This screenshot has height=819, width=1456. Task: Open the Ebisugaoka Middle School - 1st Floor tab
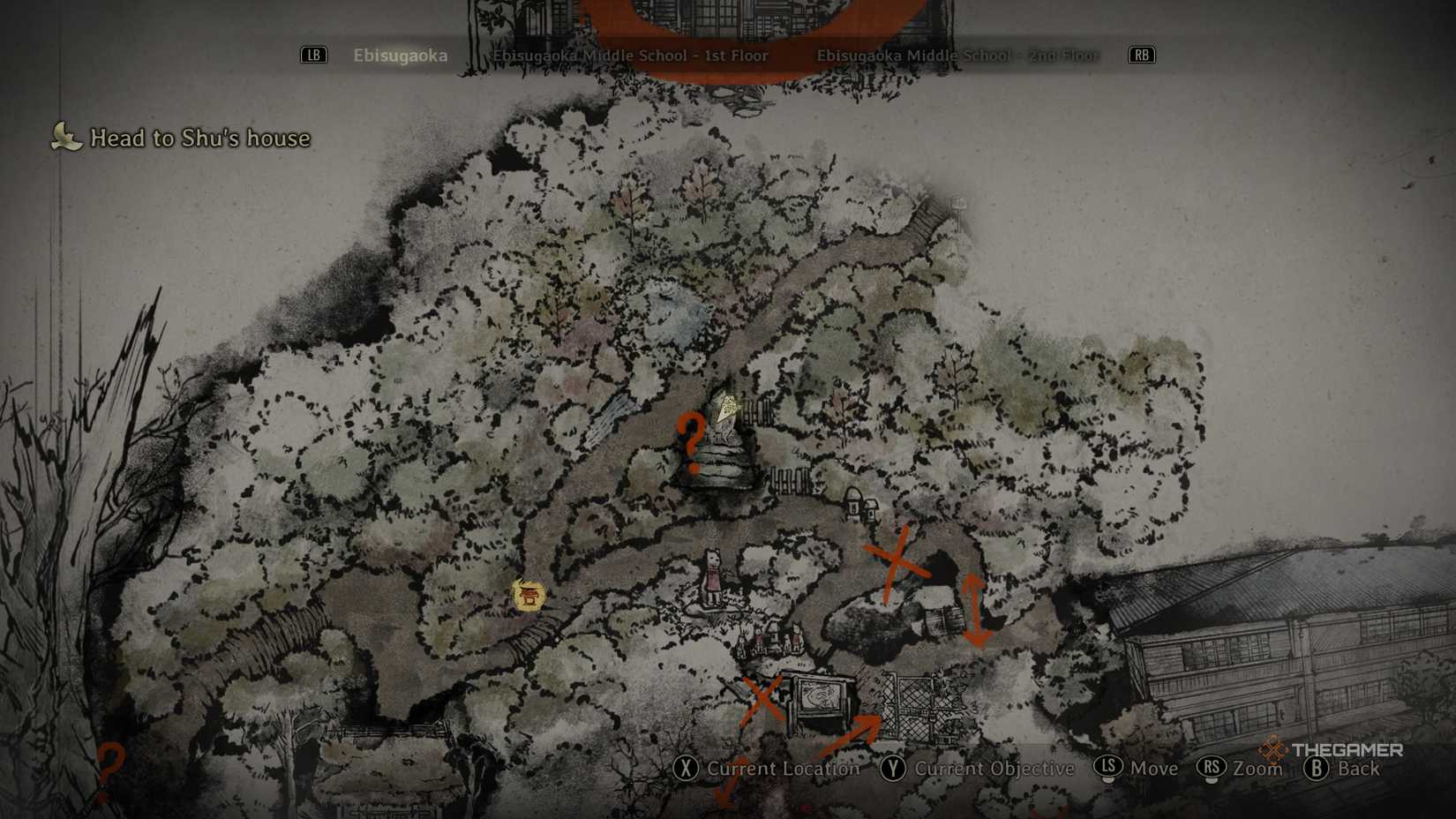click(x=630, y=55)
